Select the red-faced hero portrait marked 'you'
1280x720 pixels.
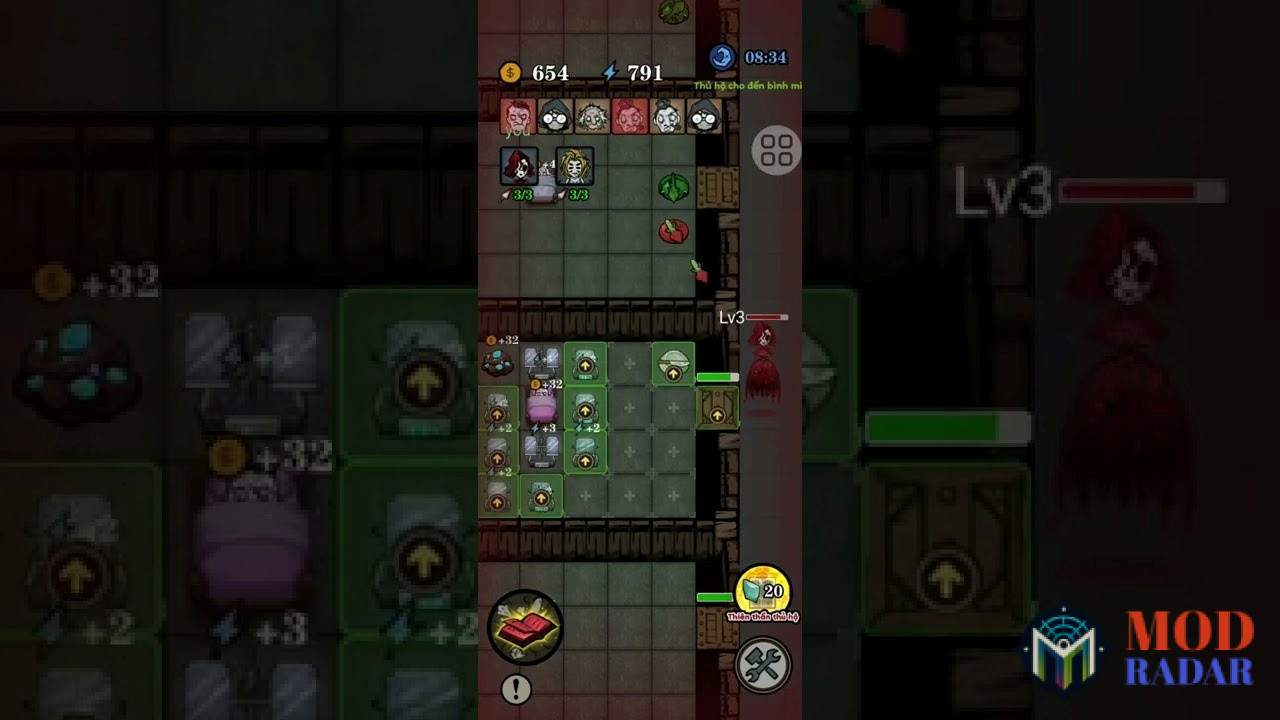516,116
